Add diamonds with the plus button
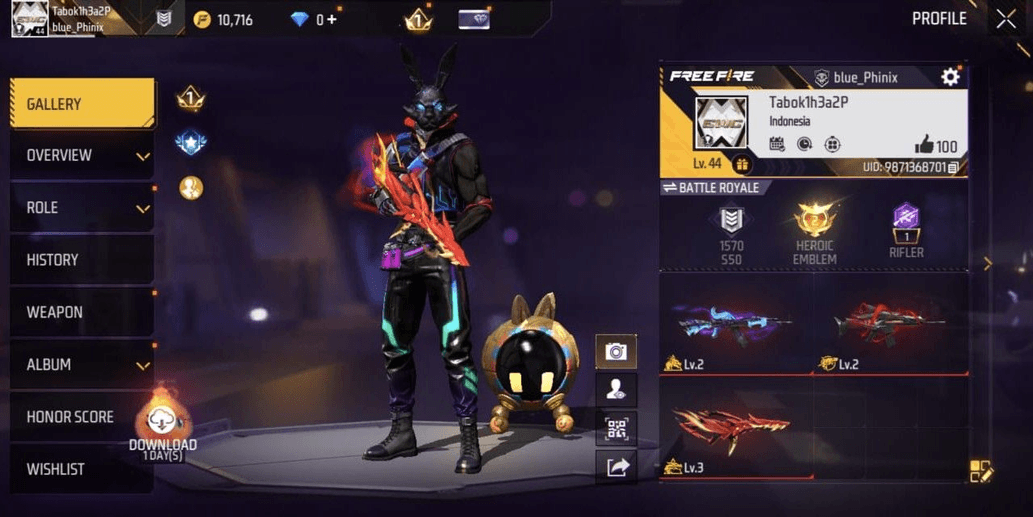Screen dimensions: 1033x517 [331, 20]
